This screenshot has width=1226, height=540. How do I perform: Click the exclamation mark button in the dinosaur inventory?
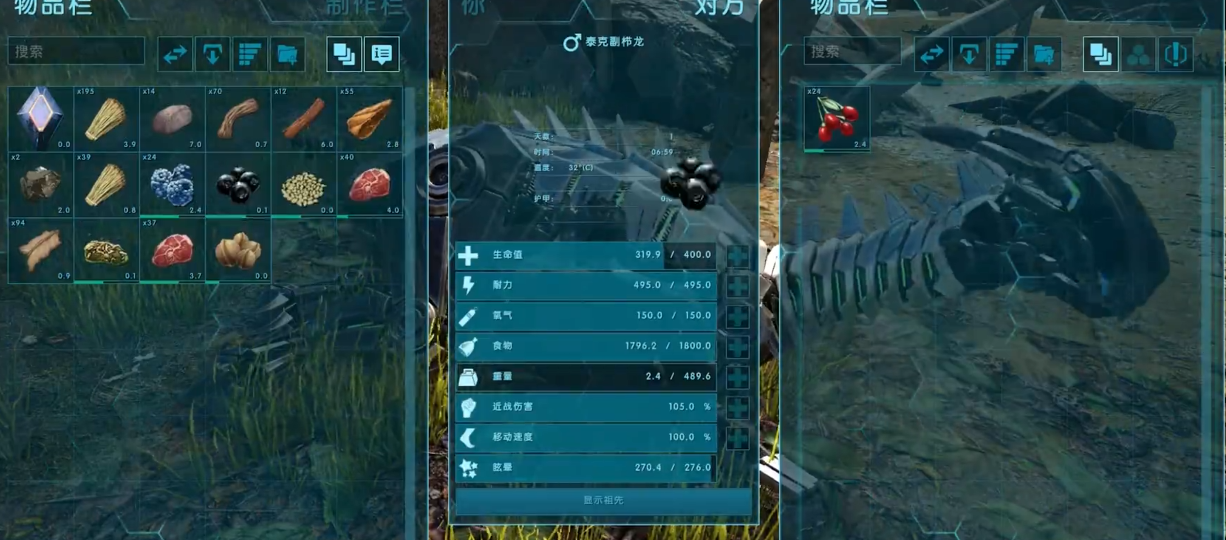click(x=1175, y=54)
